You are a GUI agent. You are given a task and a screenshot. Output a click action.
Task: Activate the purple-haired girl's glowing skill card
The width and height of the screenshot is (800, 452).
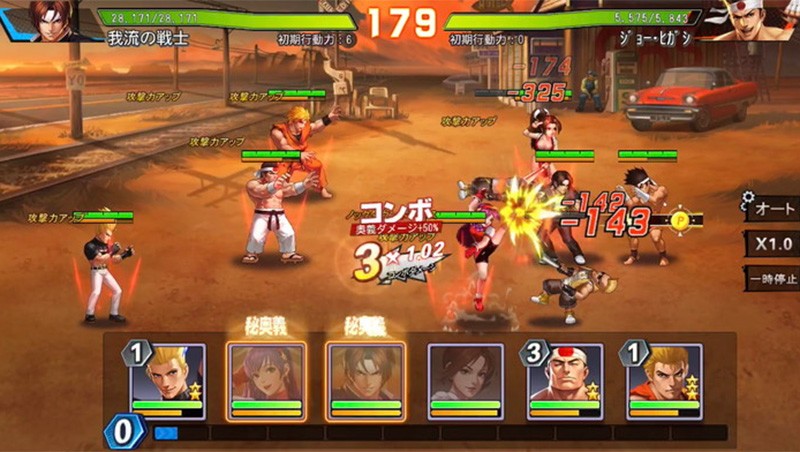point(266,381)
